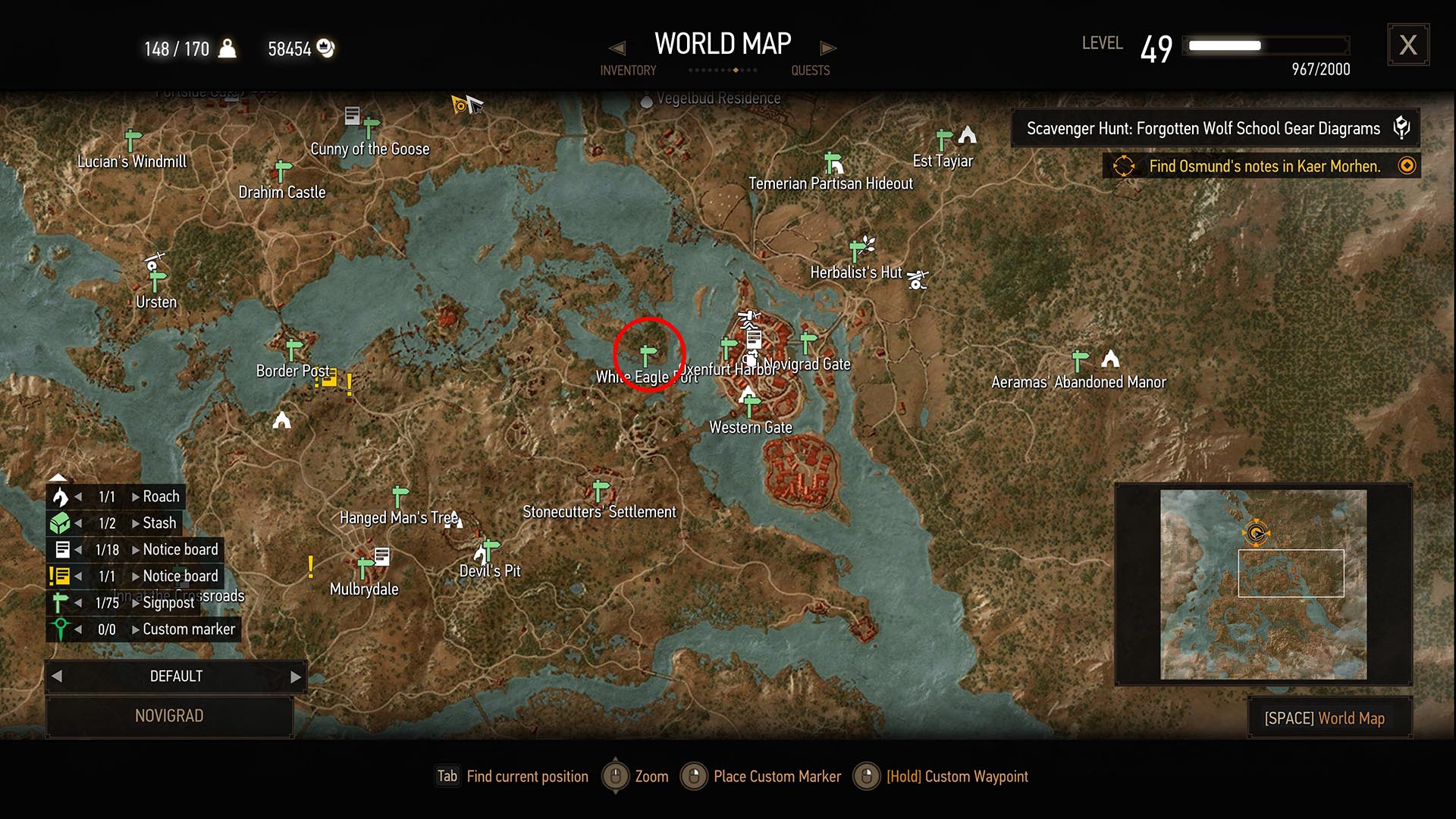Select the Stash legend entry

pyautogui.click(x=158, y=523)
